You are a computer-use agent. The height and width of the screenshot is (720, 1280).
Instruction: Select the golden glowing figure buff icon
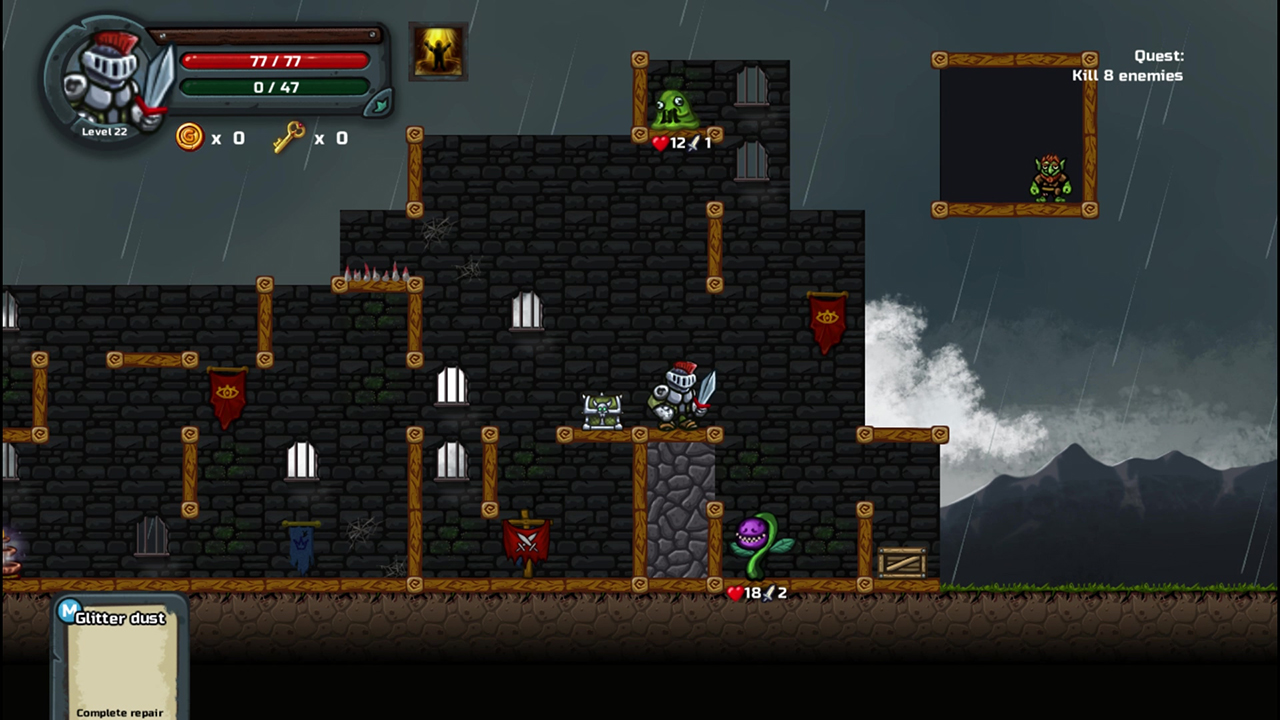click(438, 51)
